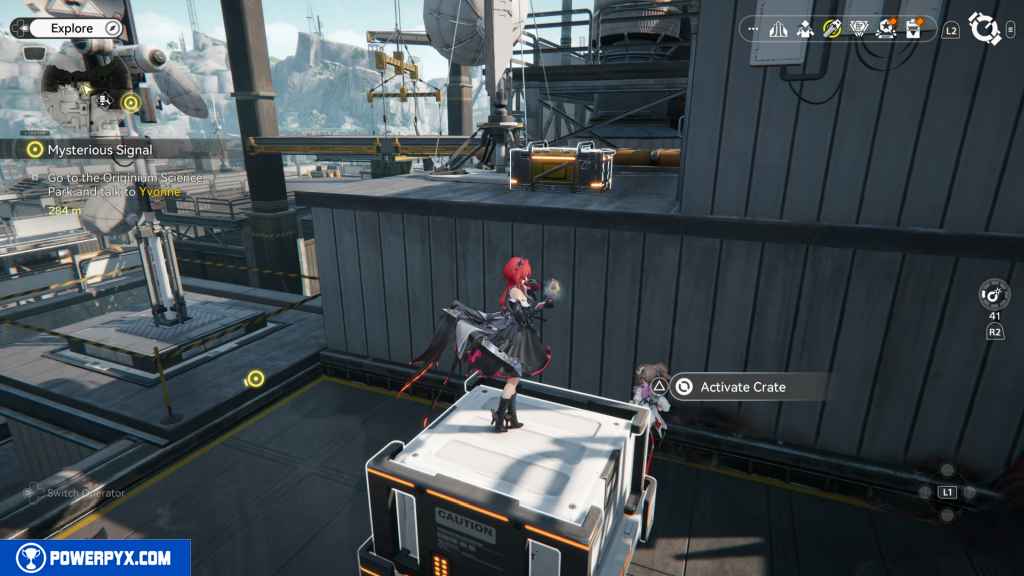
Task: Open the three-dots more options menu
Action: pyautogui.click(x=755, y=30)
